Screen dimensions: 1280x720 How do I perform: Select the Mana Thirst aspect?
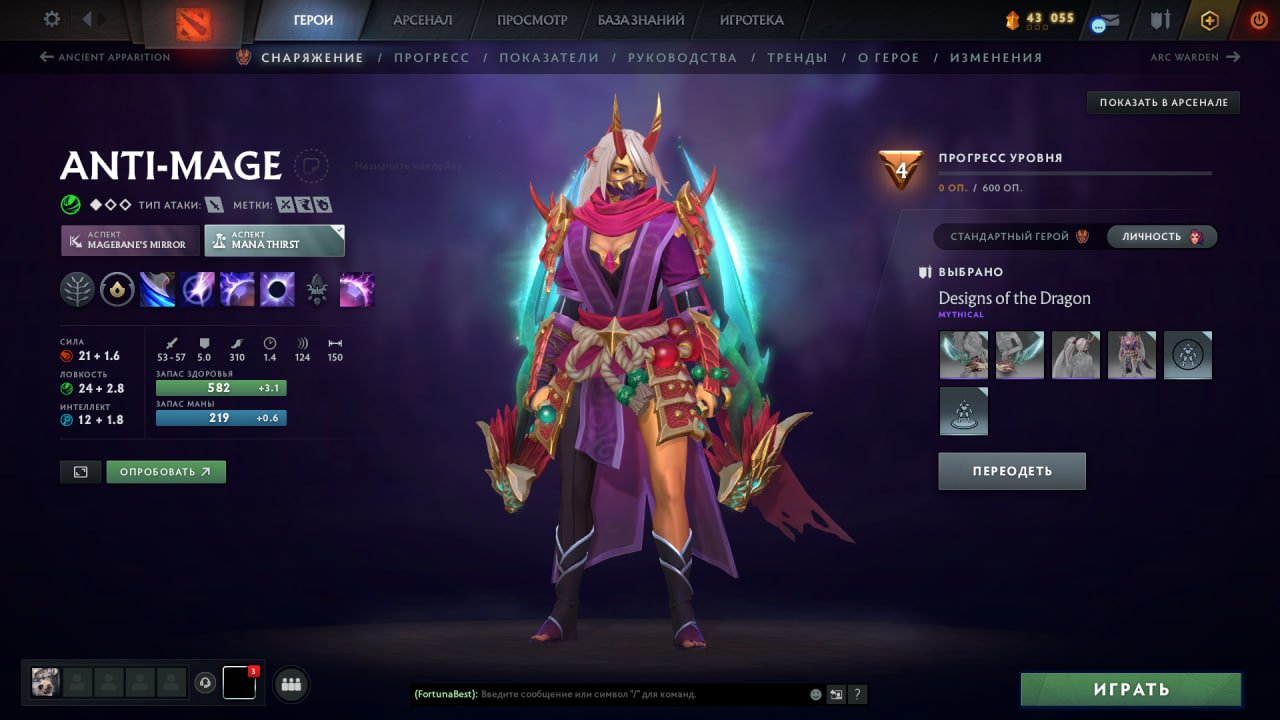coord(273,240)
